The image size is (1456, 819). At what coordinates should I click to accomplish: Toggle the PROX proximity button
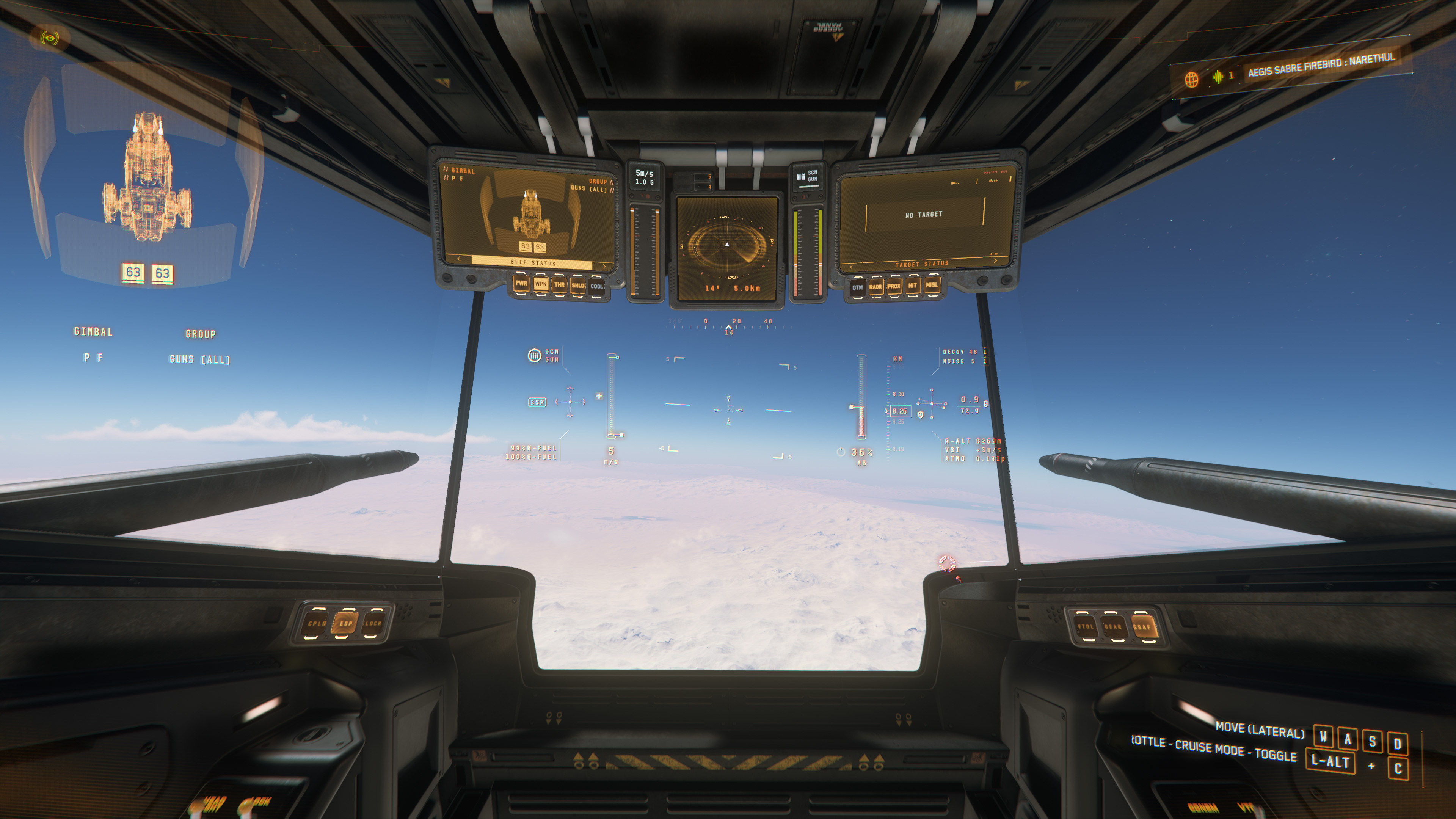click(894, 286)
